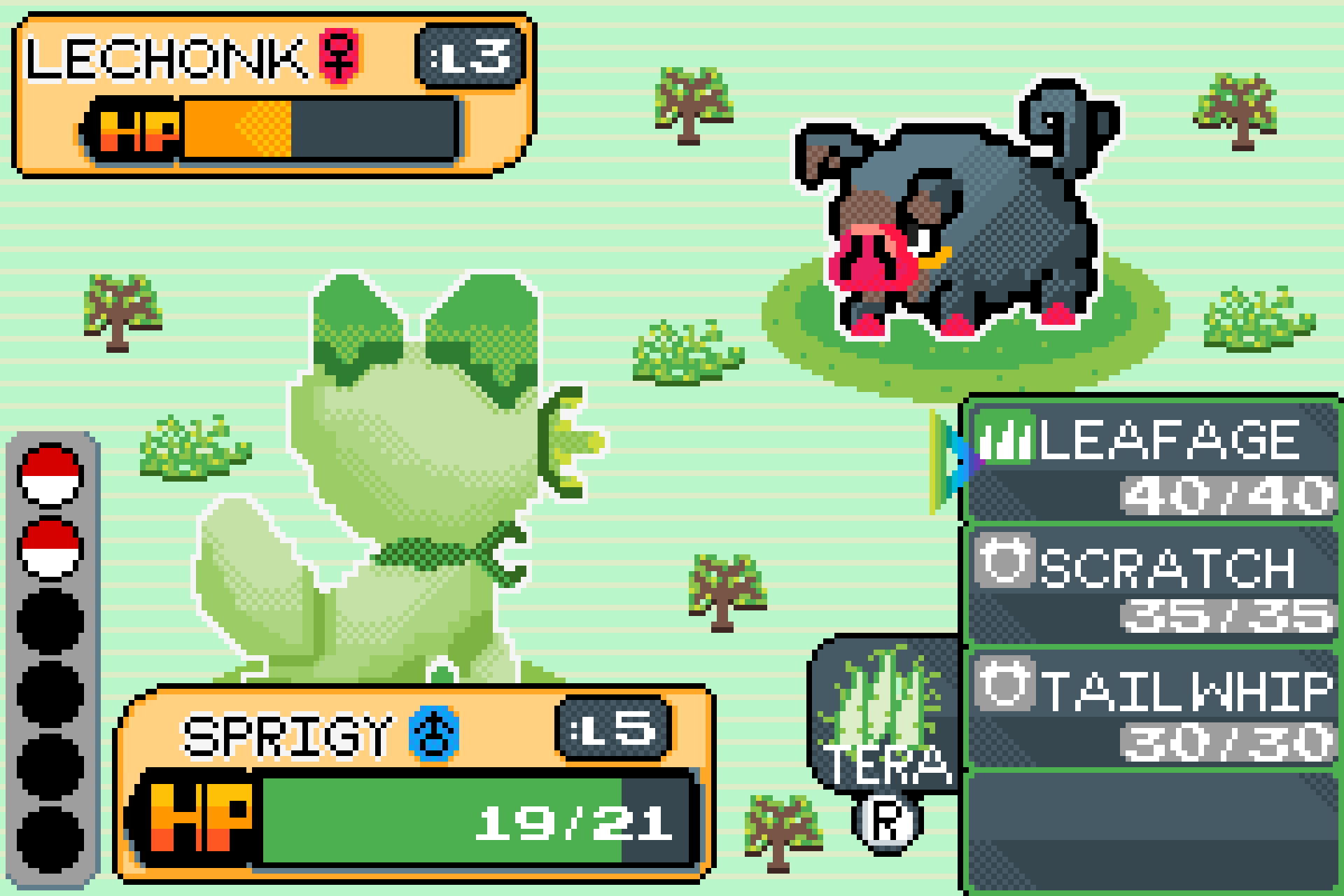Click the first Poké Ball in the party tracker

[x=50, y=476]
